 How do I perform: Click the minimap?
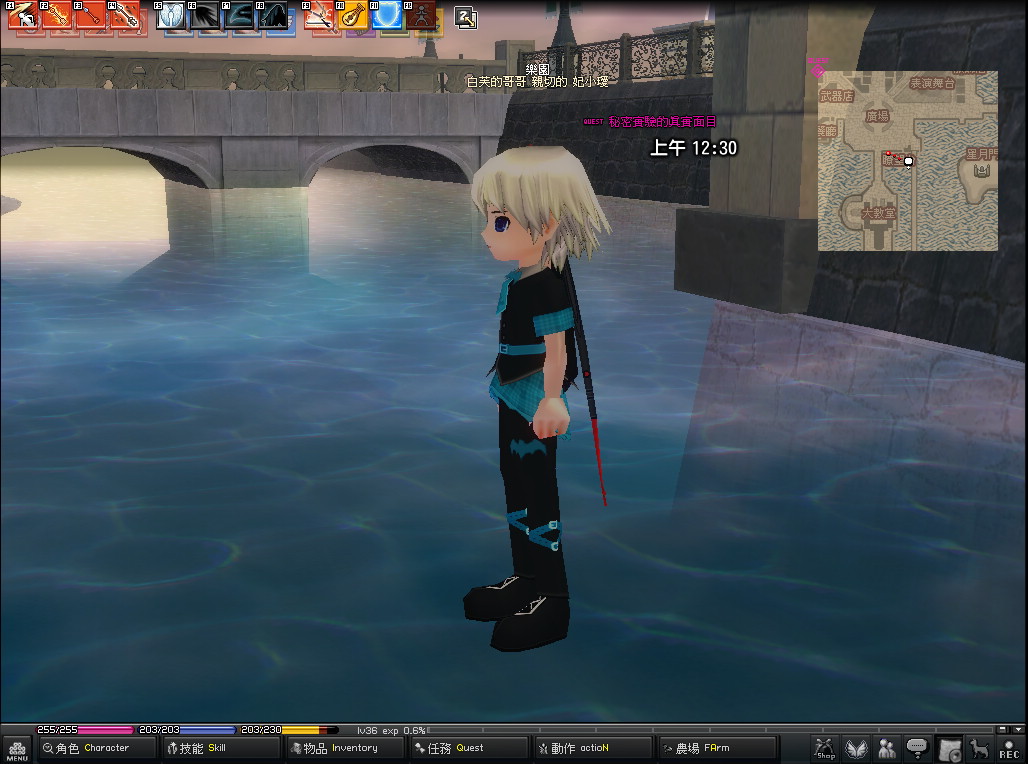point(907,160)
